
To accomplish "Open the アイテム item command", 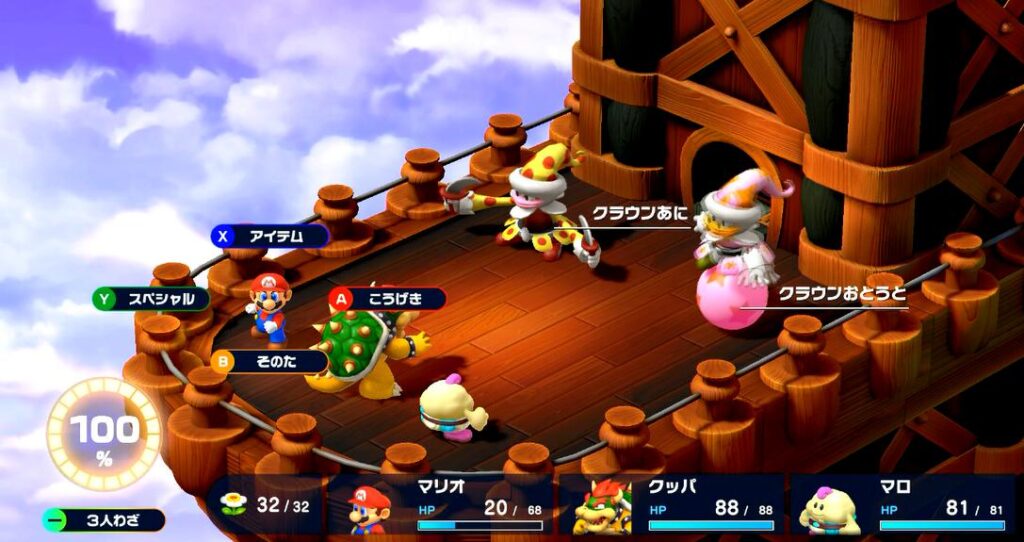I will (270, 236).
